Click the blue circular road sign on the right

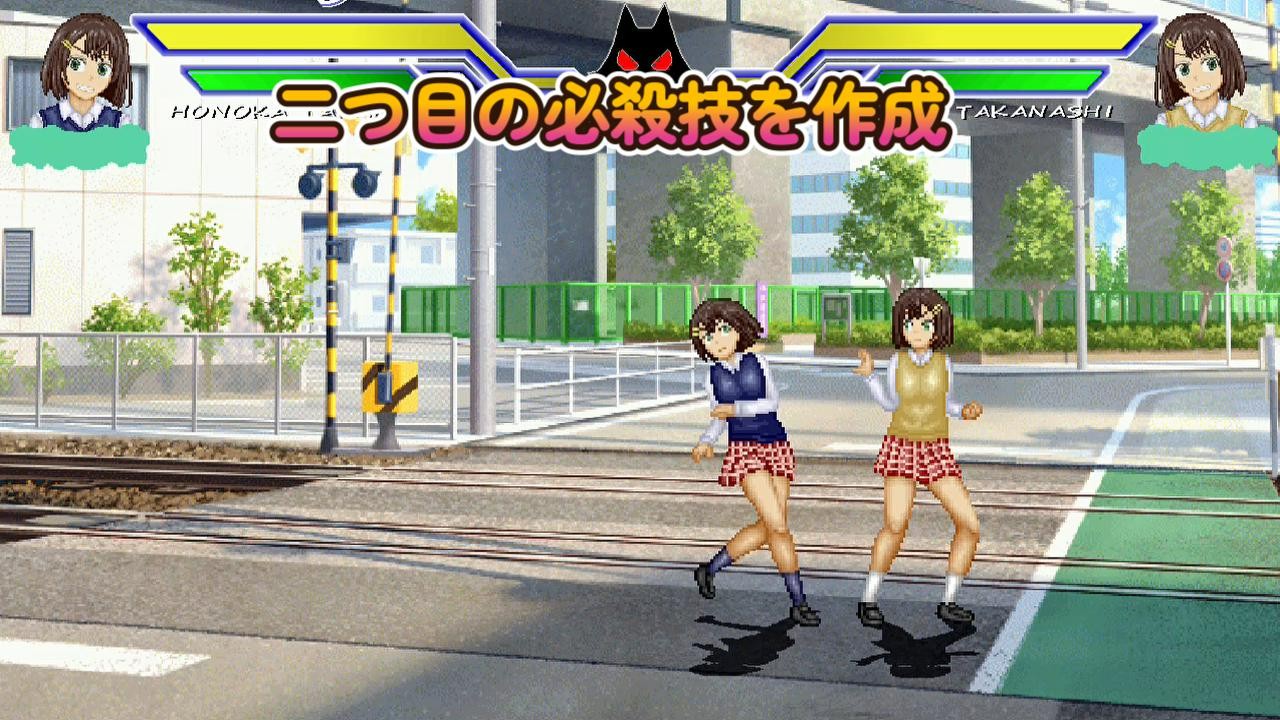click(x=1222, y=245)
